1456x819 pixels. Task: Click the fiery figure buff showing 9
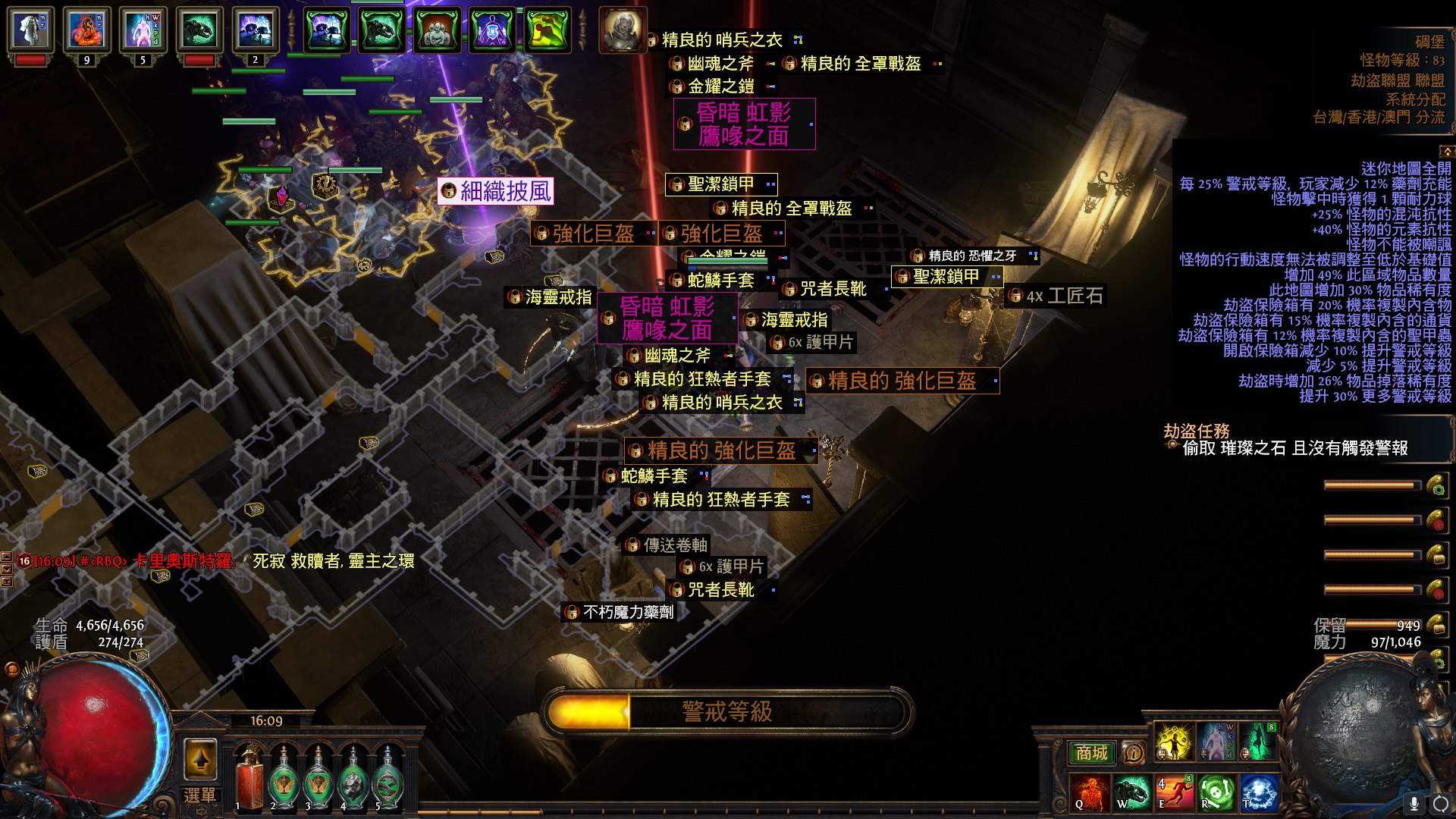click(x=86, y=30)
